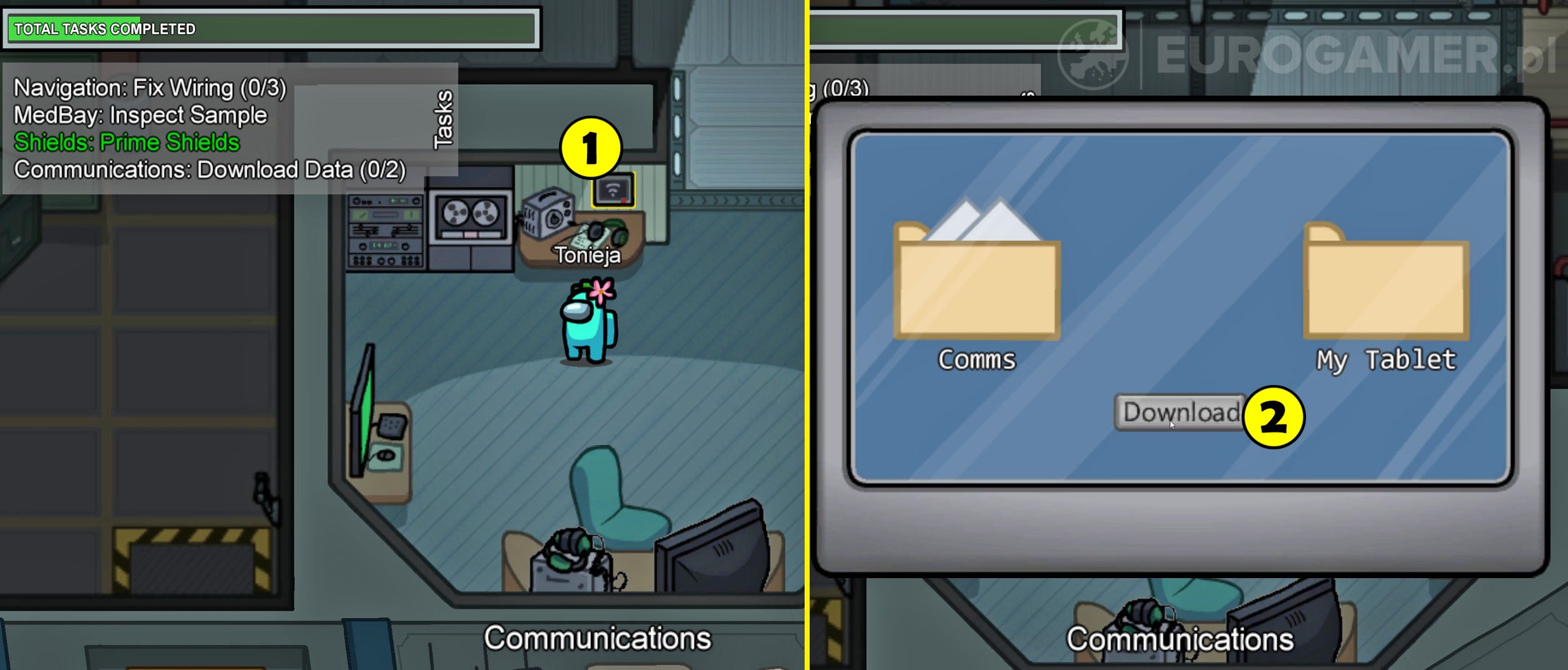
Task: Click the Navigation: Fix Wiring task entry
Action: [149, 87]
